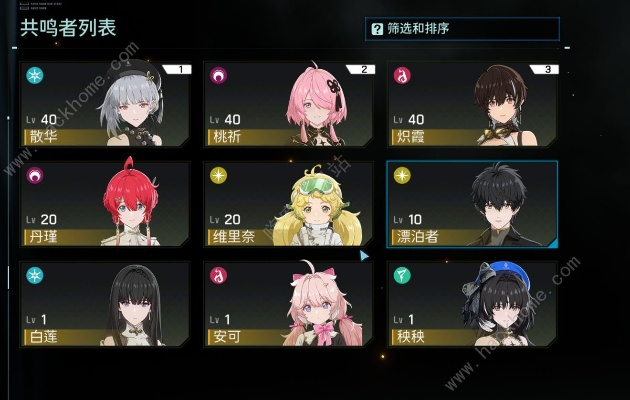The width and height of the screenshot is (630, 400).
Task: Choose the 维里奈 character card
Action: pyautogui.click(x=288, y=204)
